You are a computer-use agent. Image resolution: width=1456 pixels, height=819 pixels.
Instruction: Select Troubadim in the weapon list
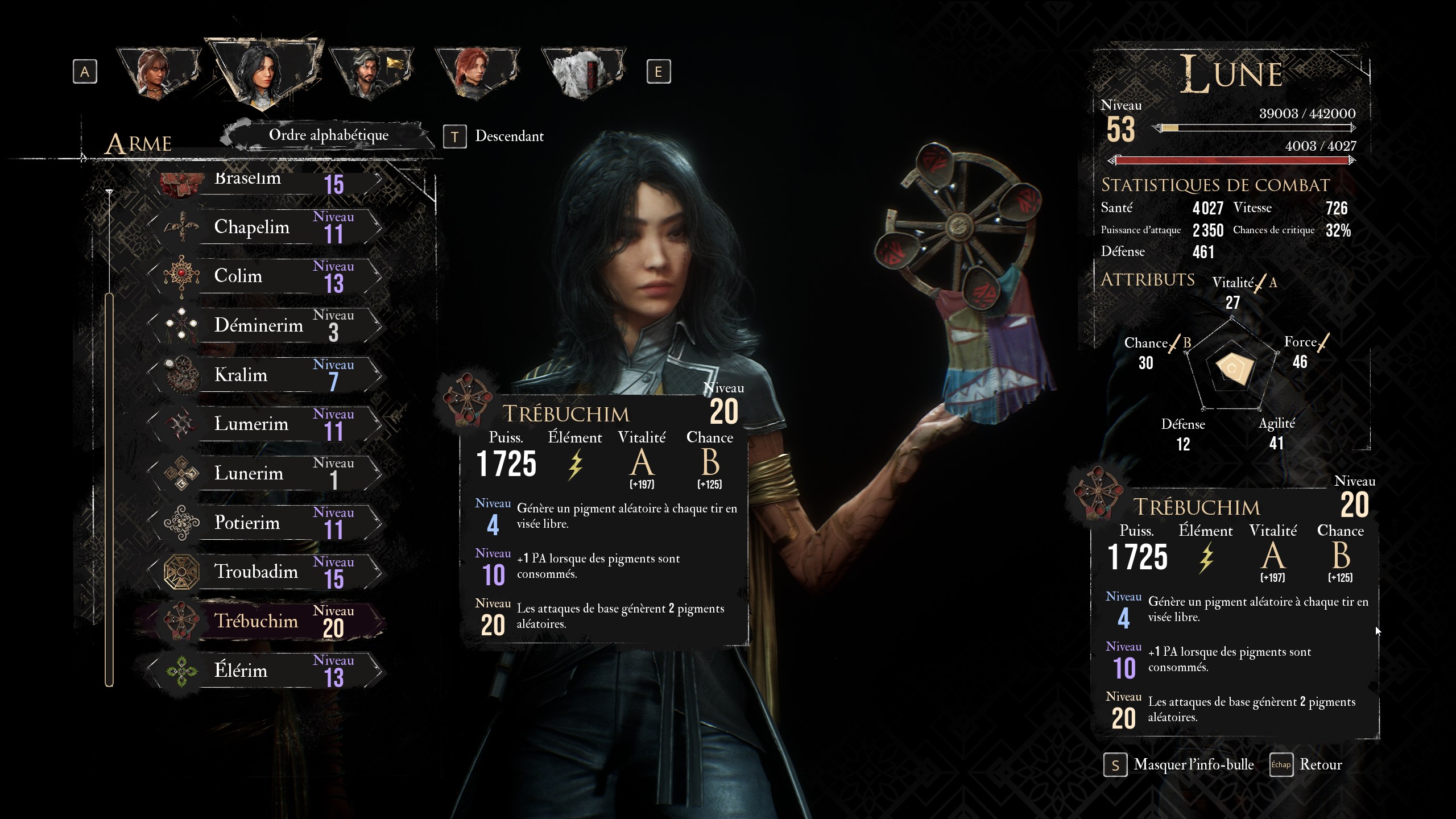[x=266, y=572]
